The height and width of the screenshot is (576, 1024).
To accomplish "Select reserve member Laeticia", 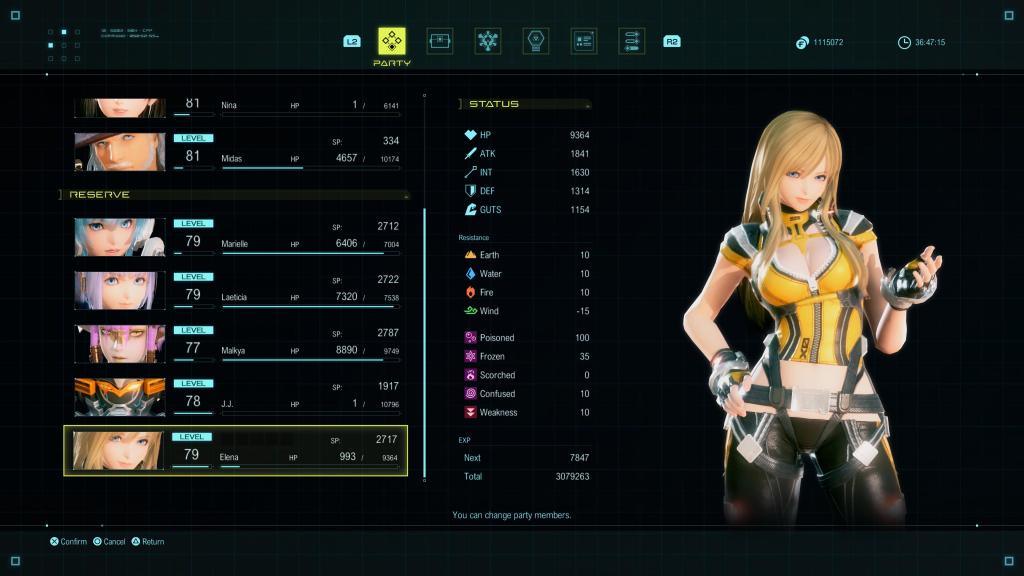I will click(x=236, y=291).
